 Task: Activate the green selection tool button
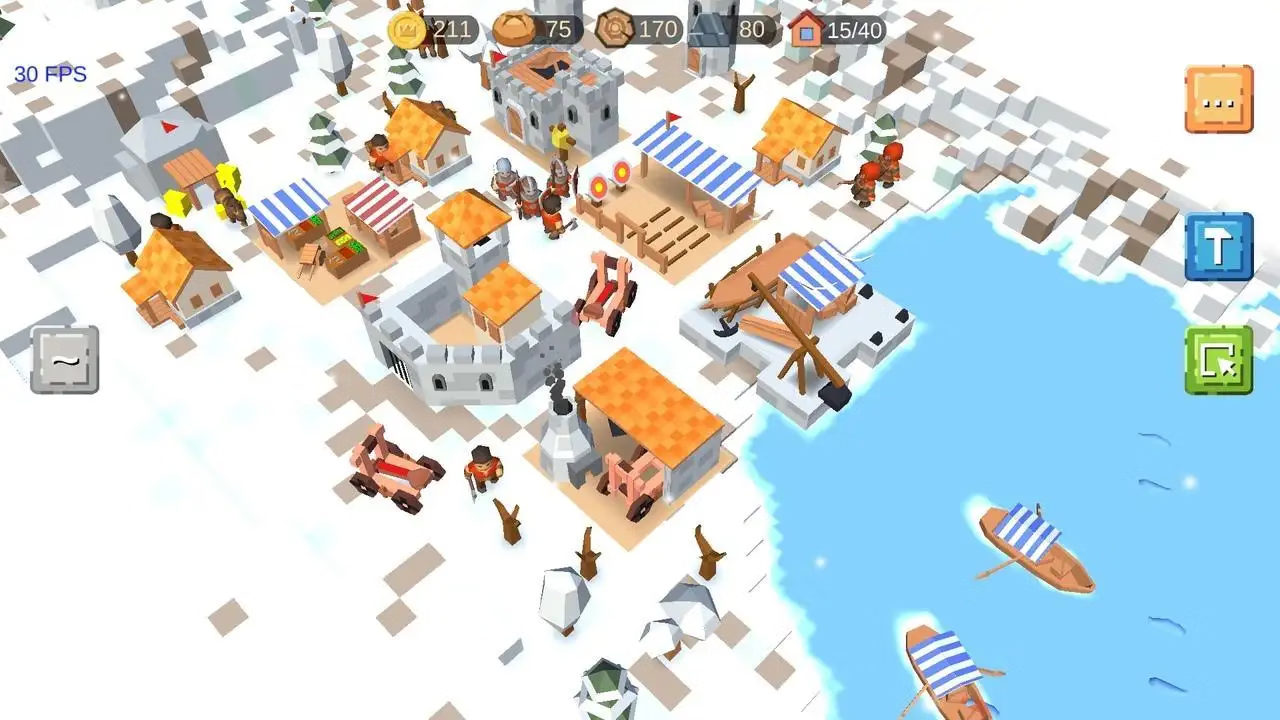click(1218, 360)
